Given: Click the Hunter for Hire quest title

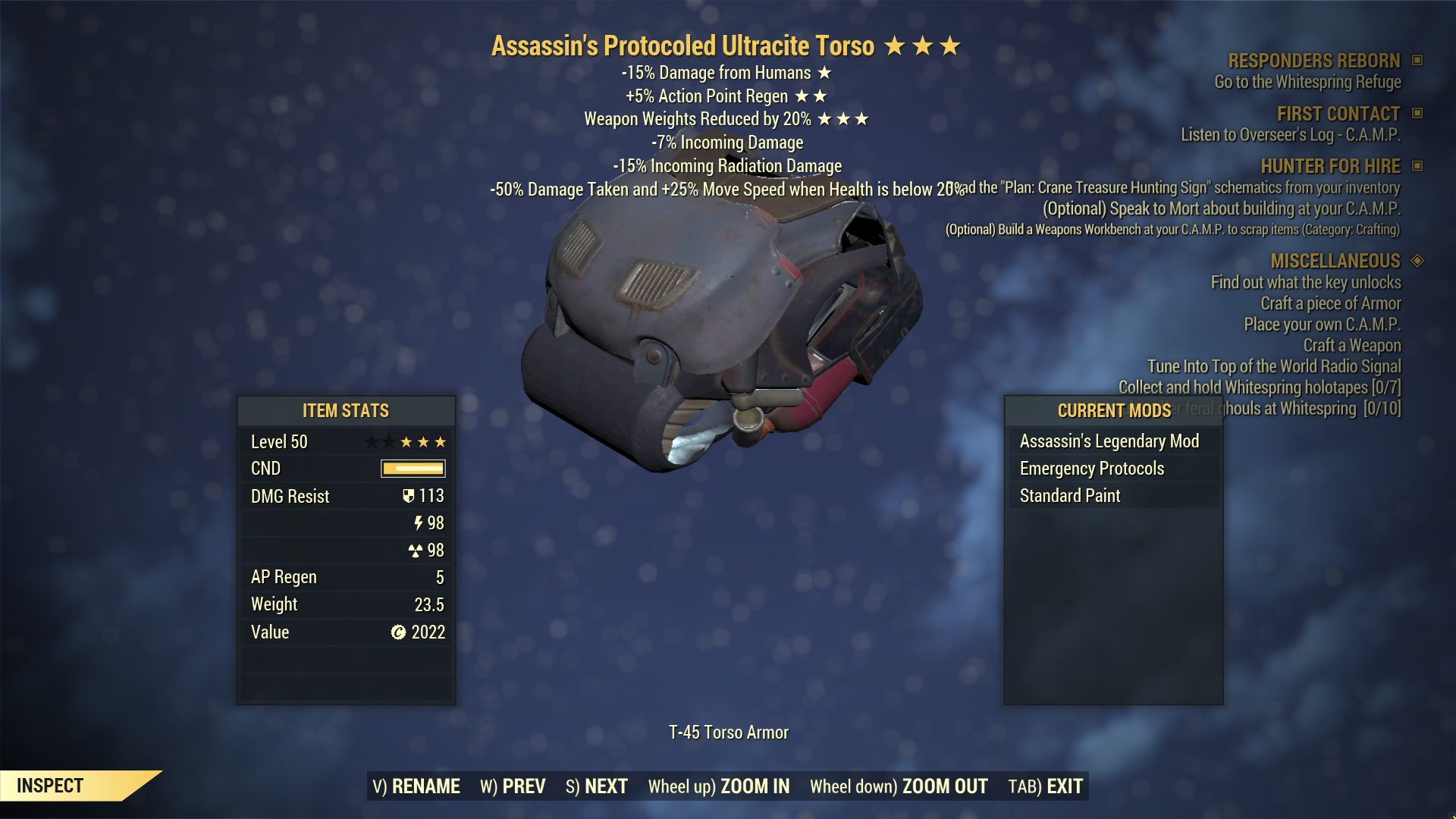Looking at the screenshot, I should click(x=1330, y=166).
